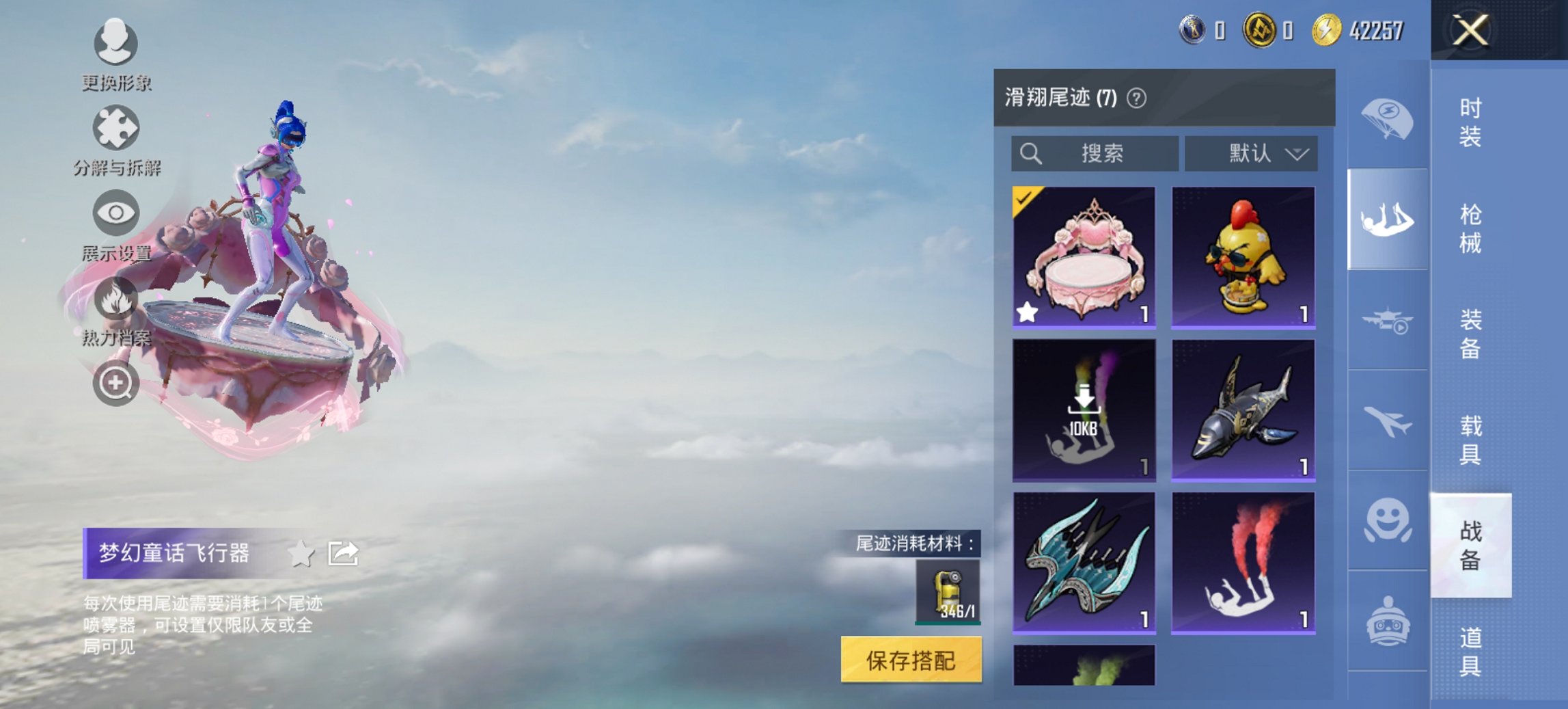Screen dimensions: 1568x709
Task: Open 展示设置 eye icon
Action: point(116,213)
